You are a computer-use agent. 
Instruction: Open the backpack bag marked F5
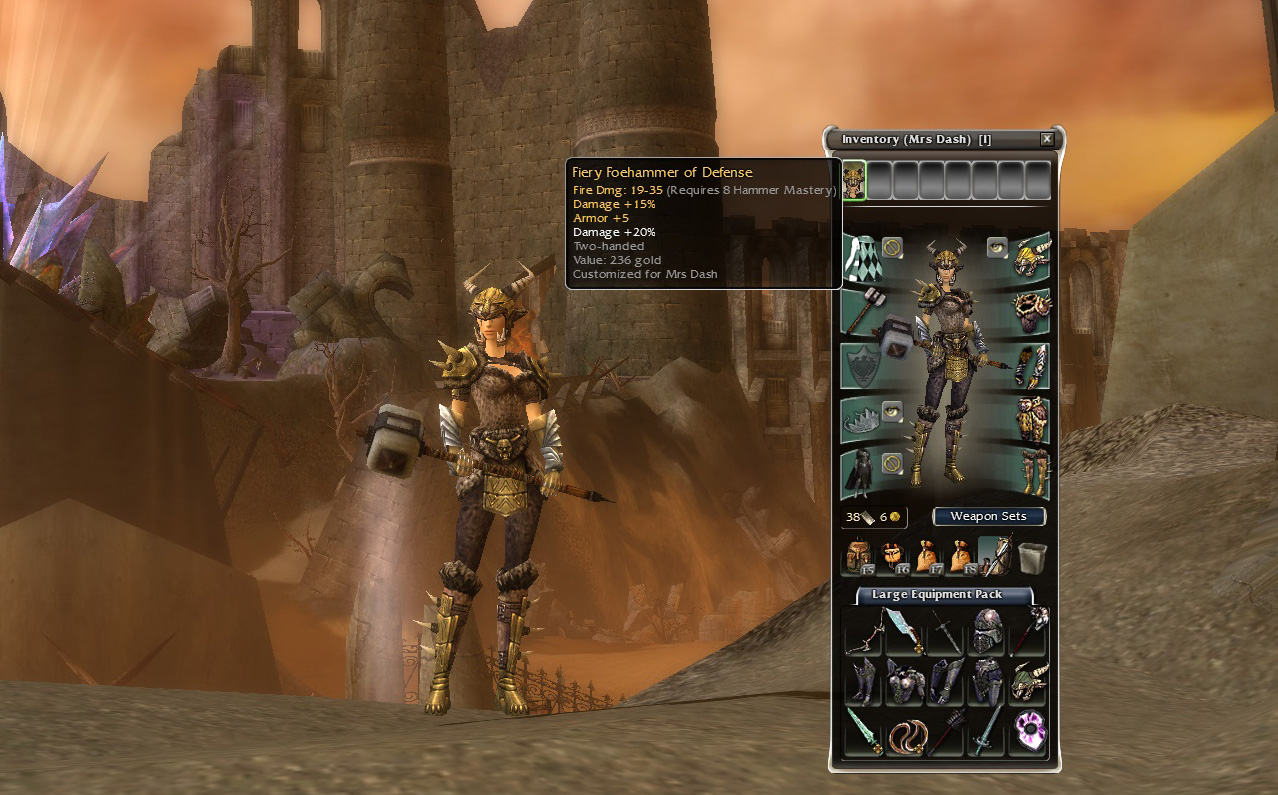[x=858, y=556]
